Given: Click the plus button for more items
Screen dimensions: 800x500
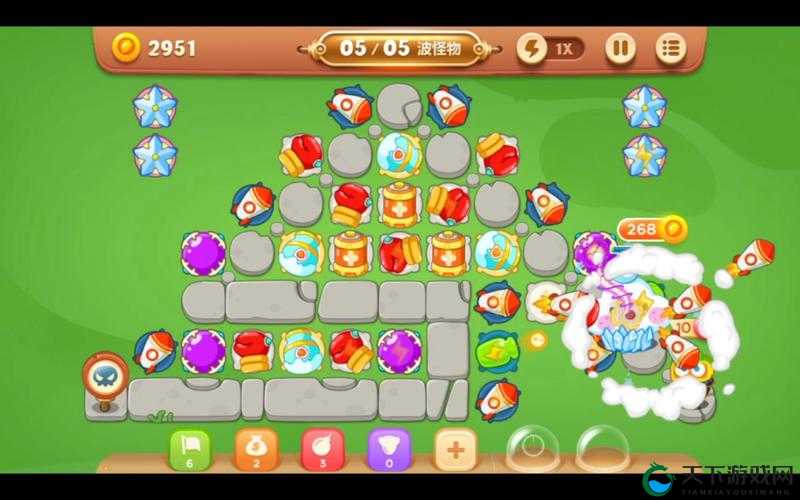Looking at the screenshot, I should 455,449.
